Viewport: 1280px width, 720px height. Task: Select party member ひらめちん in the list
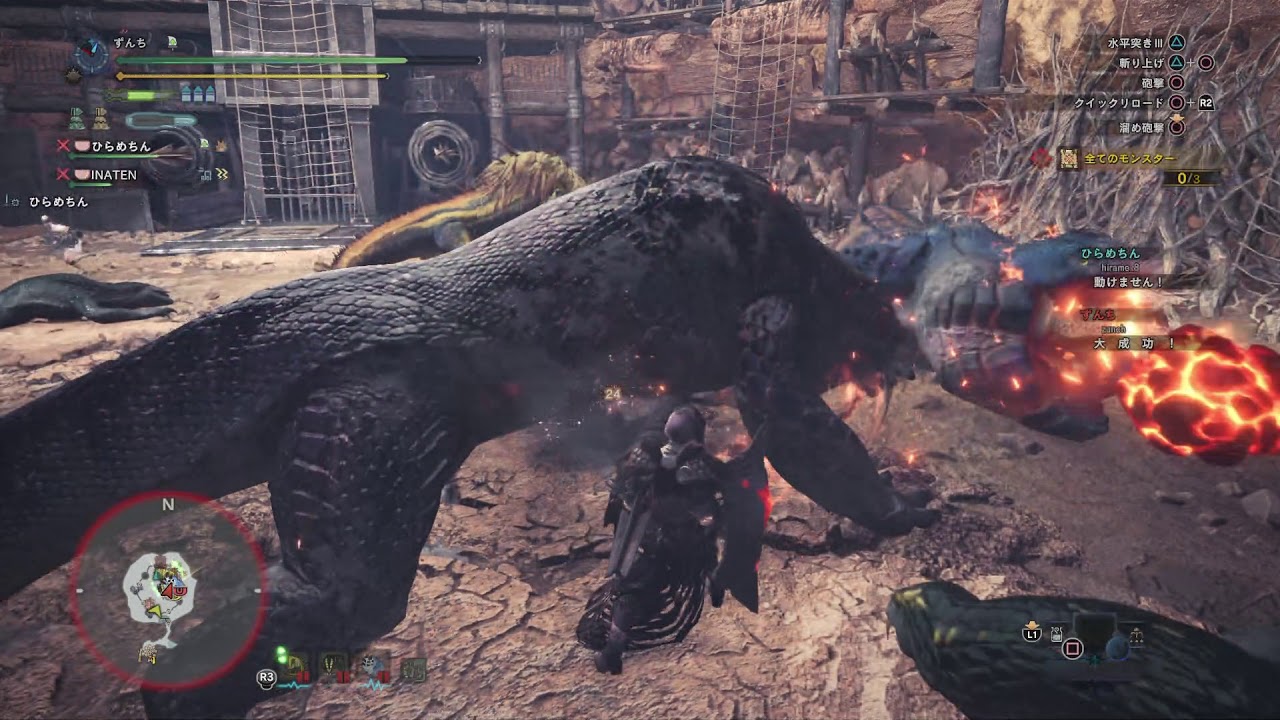tap(121, 146)
